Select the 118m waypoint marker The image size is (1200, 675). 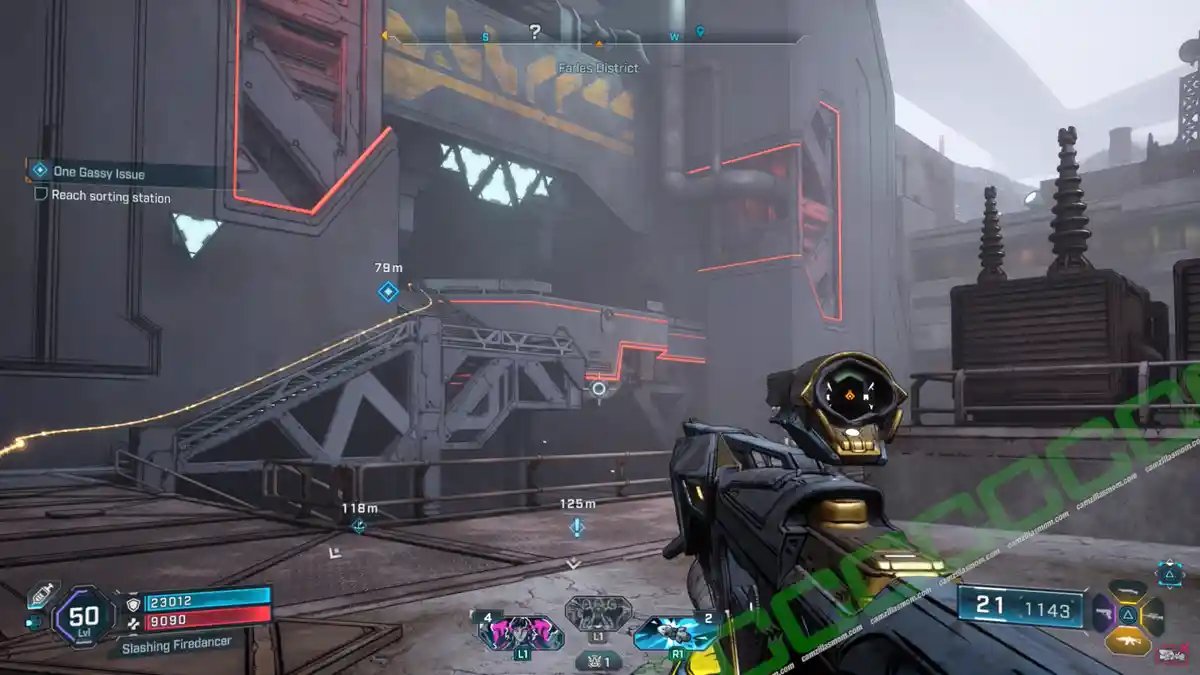click(x=358, y=525)
